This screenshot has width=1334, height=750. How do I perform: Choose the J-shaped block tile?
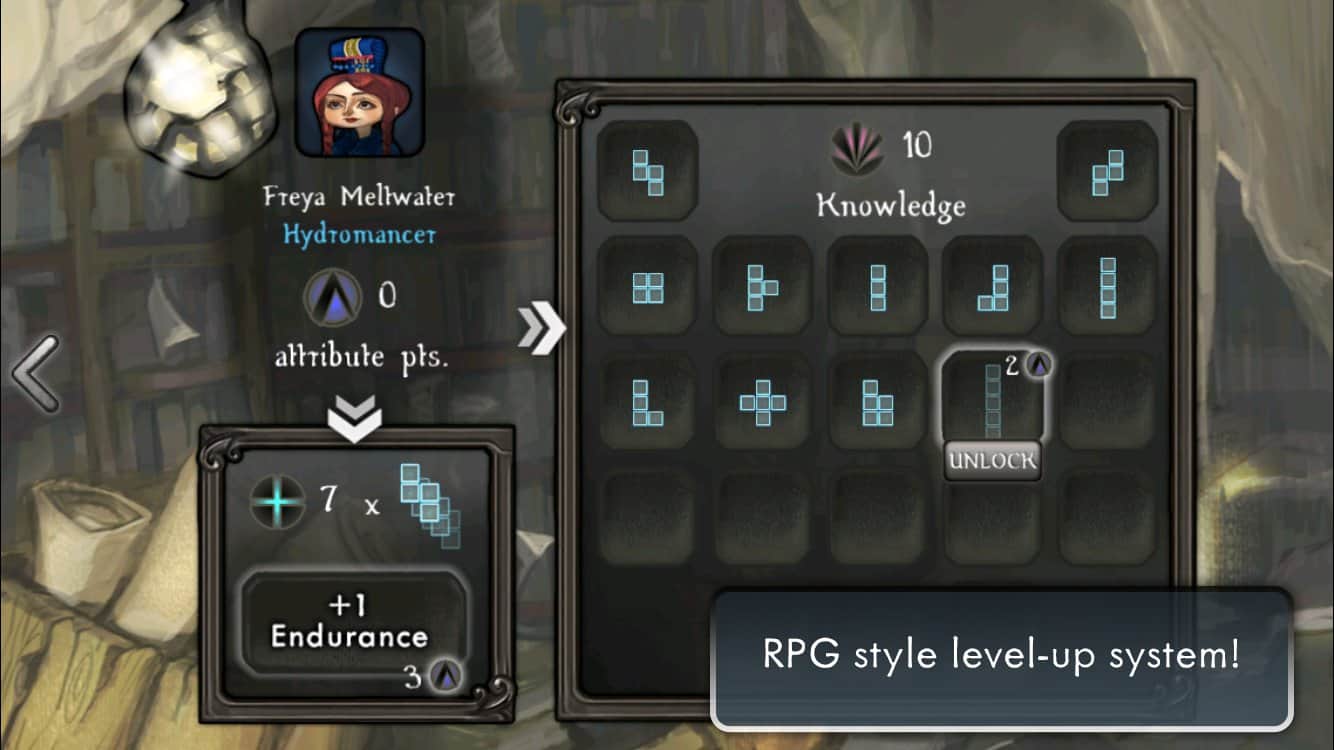coord(993,288)
